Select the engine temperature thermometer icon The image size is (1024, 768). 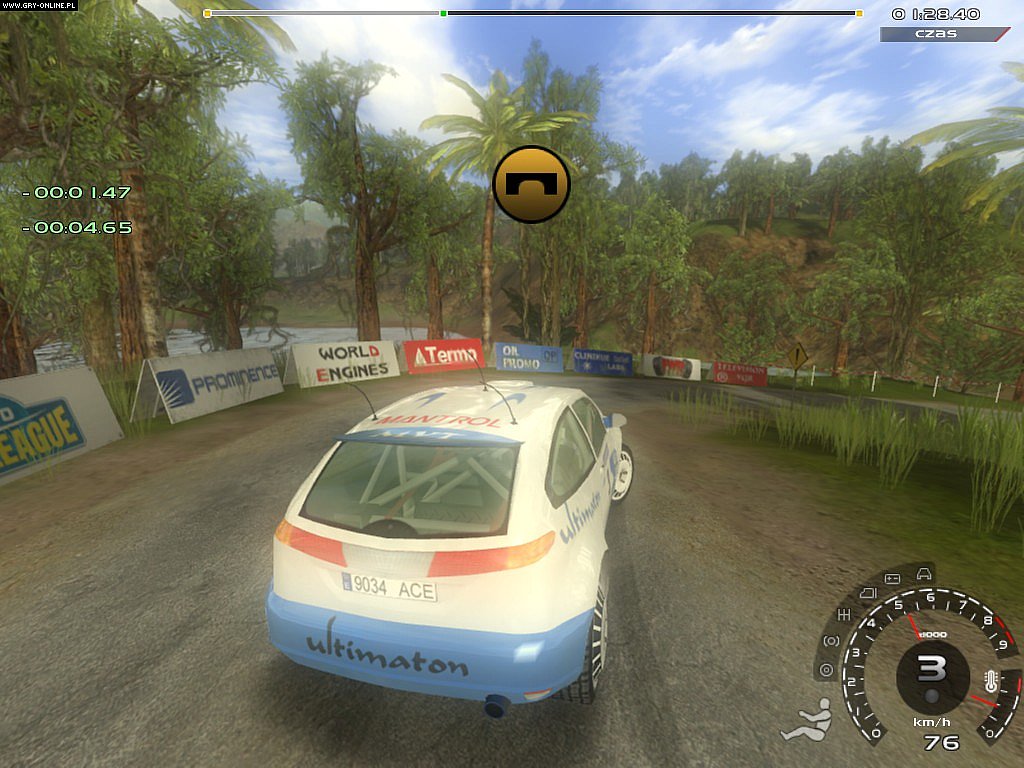(x=989, y=683)
